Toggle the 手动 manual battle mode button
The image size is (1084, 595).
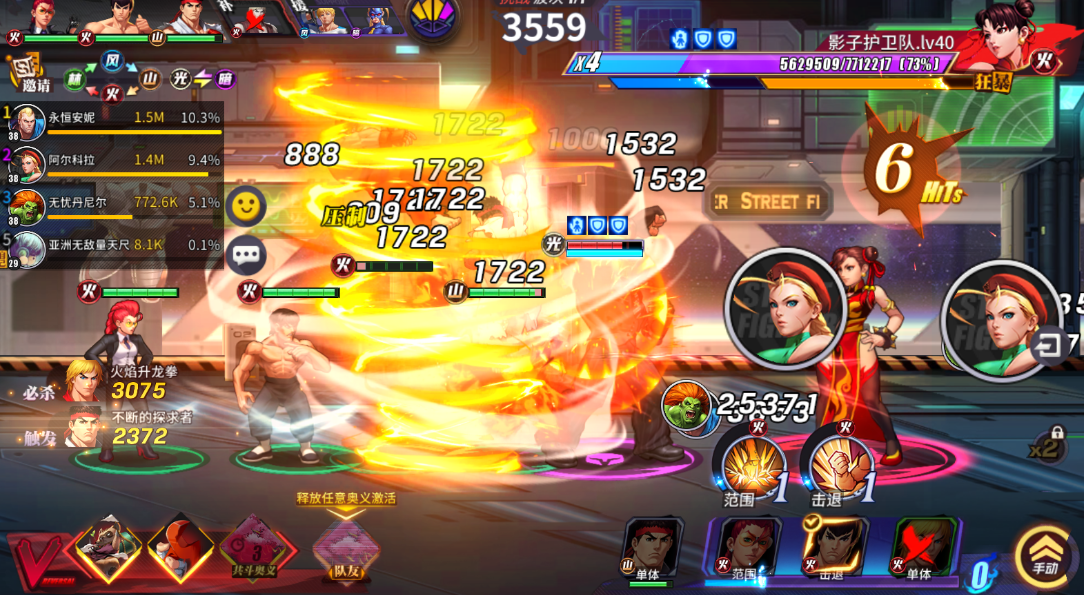point(1044,555)
